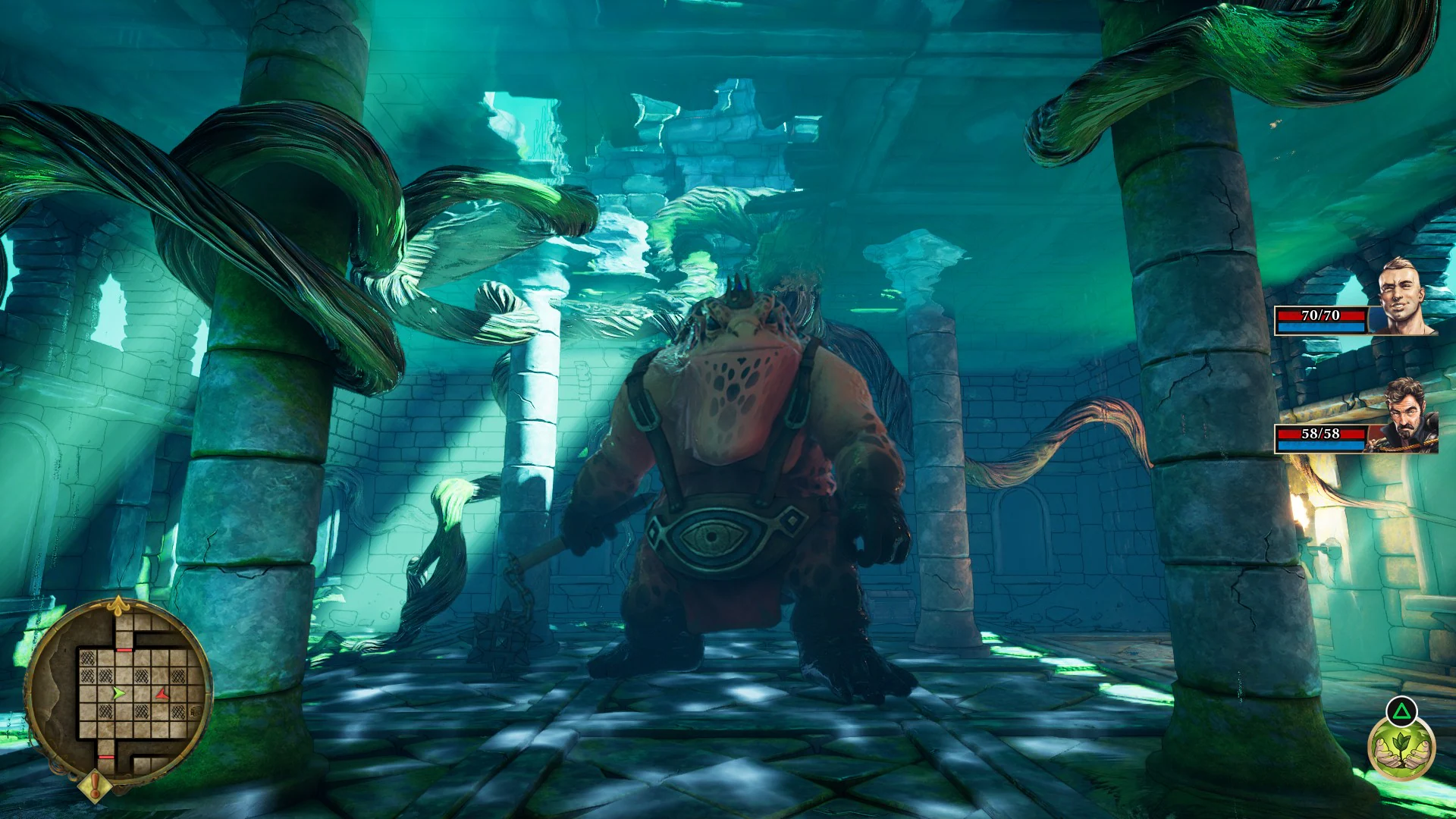Click the red door marker on the minimap's top passage
The image size is (1456, 819).
126,649
